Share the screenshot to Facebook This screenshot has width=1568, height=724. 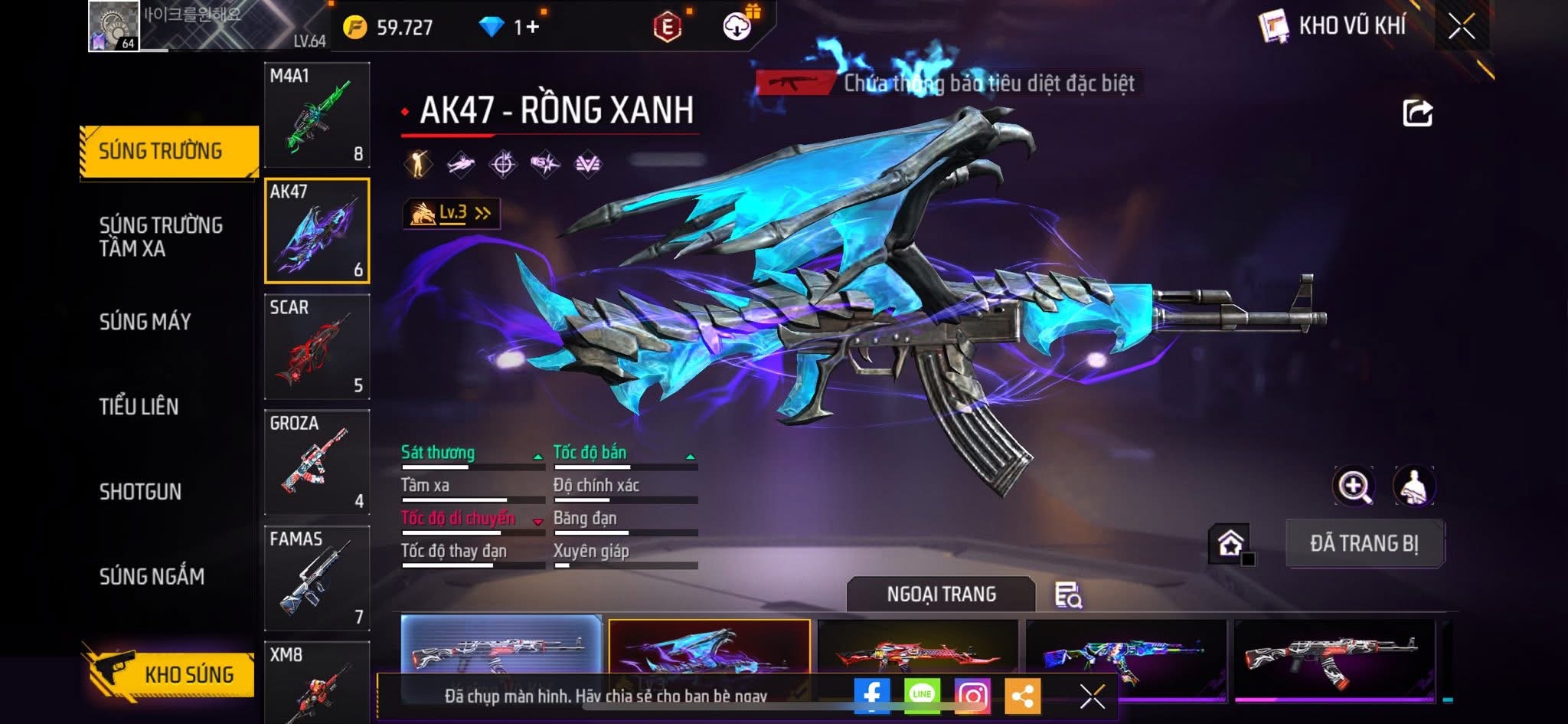click(x=872, y=696)
